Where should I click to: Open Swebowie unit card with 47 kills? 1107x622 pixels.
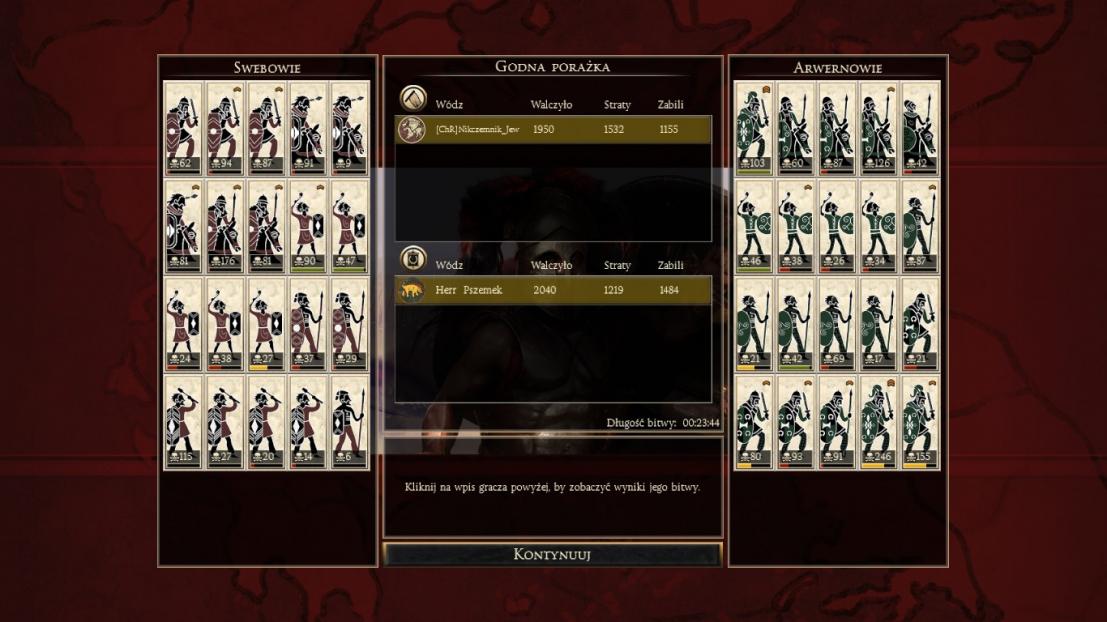click(349, 226)
